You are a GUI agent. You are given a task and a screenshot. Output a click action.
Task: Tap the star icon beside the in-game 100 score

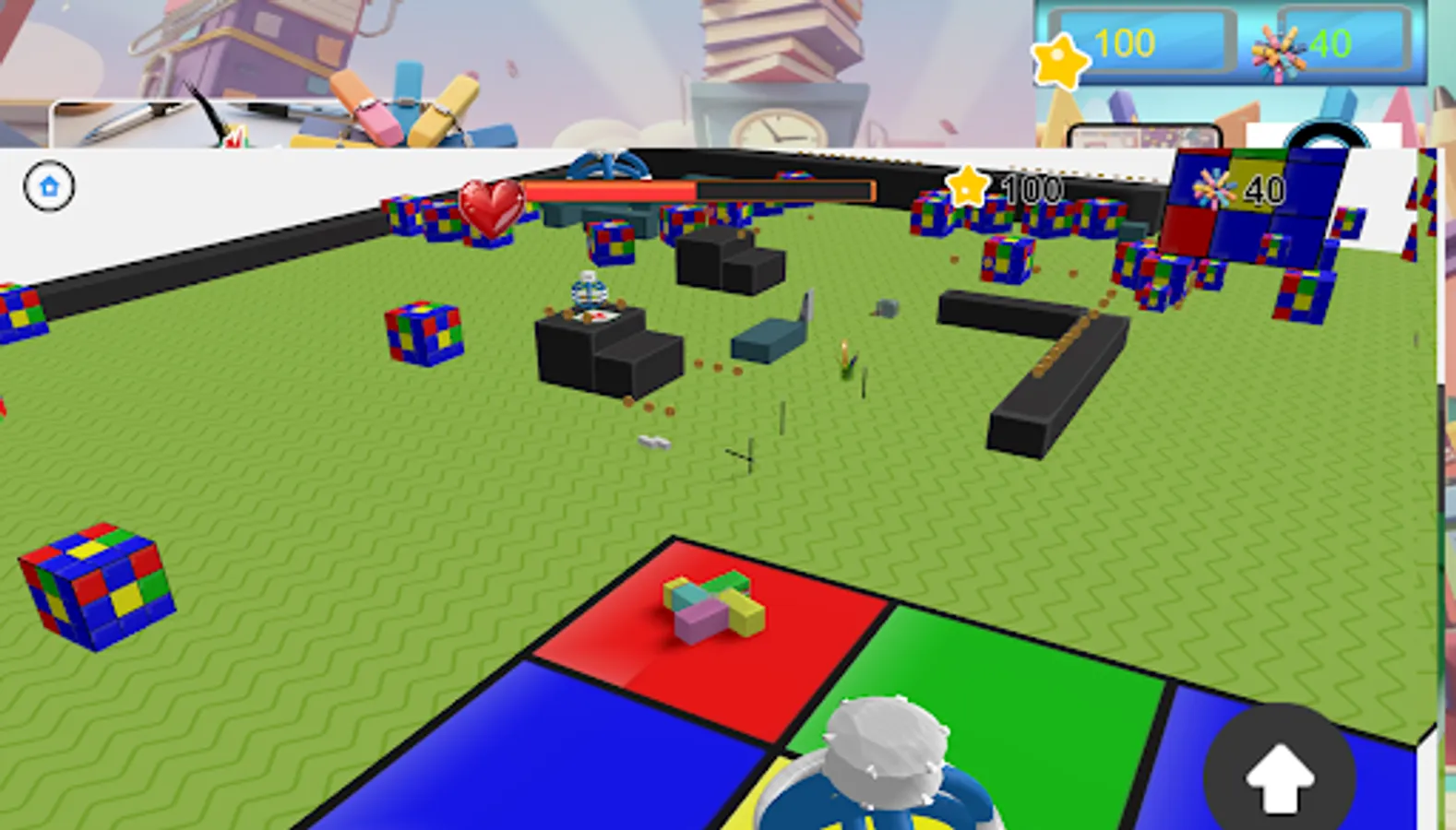966,187
